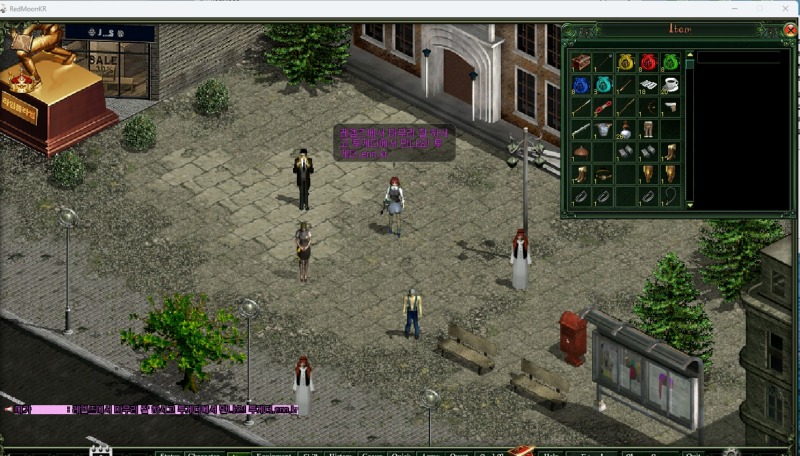Select the belt item slot

click(603, 175)
